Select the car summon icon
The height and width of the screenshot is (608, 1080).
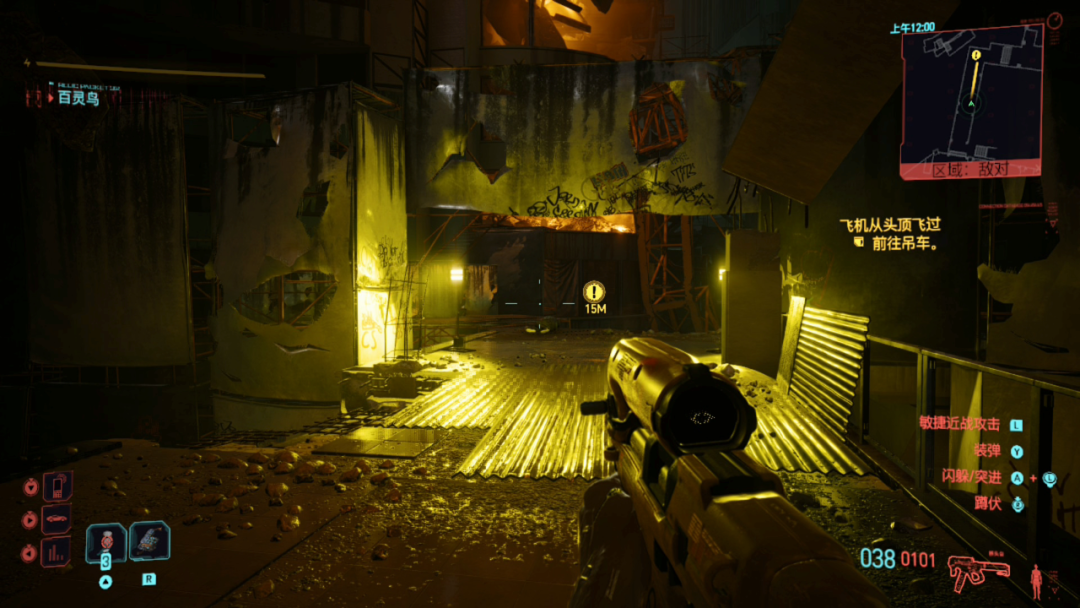click(x=56, y=520)
